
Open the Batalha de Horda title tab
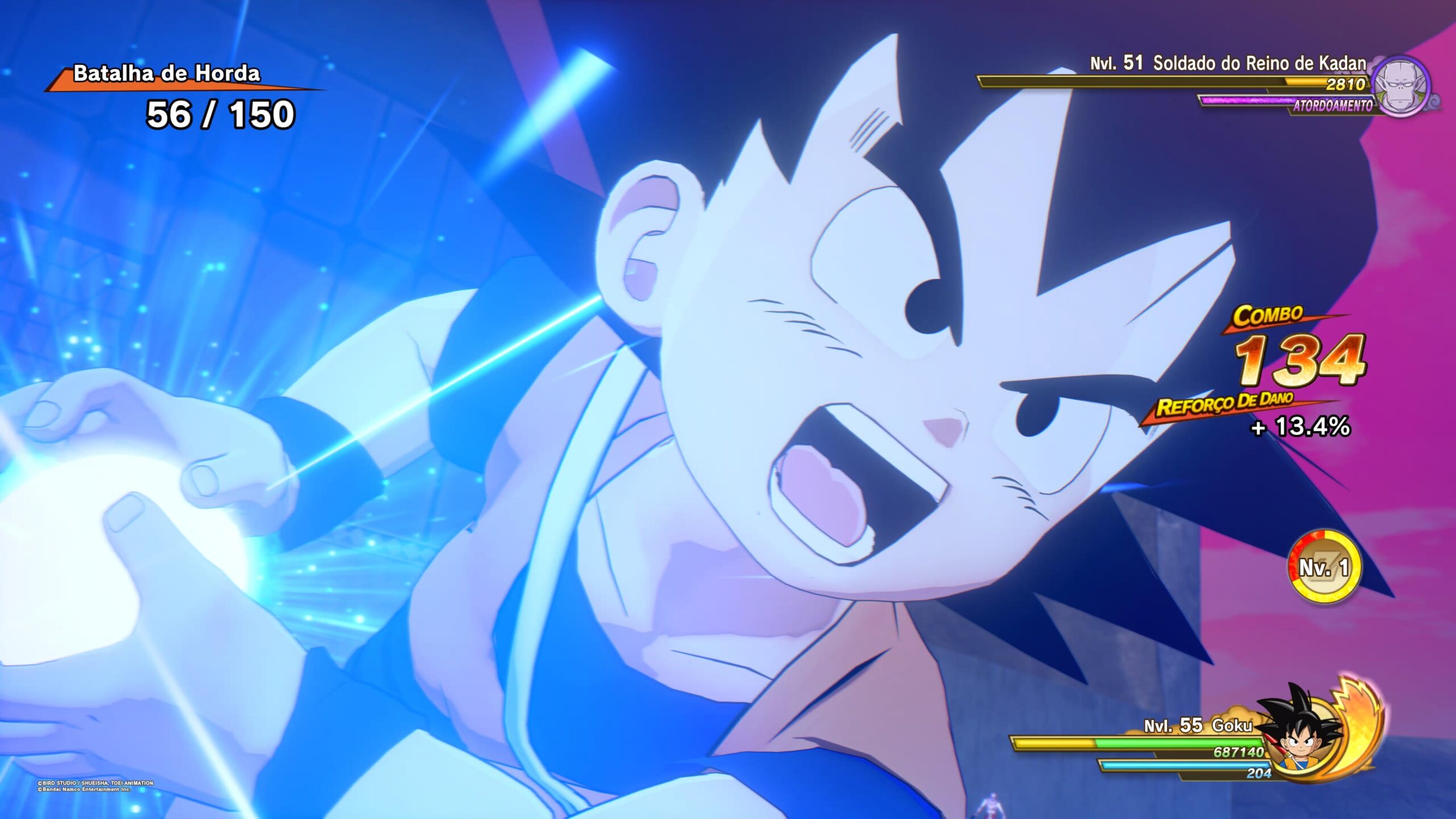pyautogui.click(x=167, y=75)
